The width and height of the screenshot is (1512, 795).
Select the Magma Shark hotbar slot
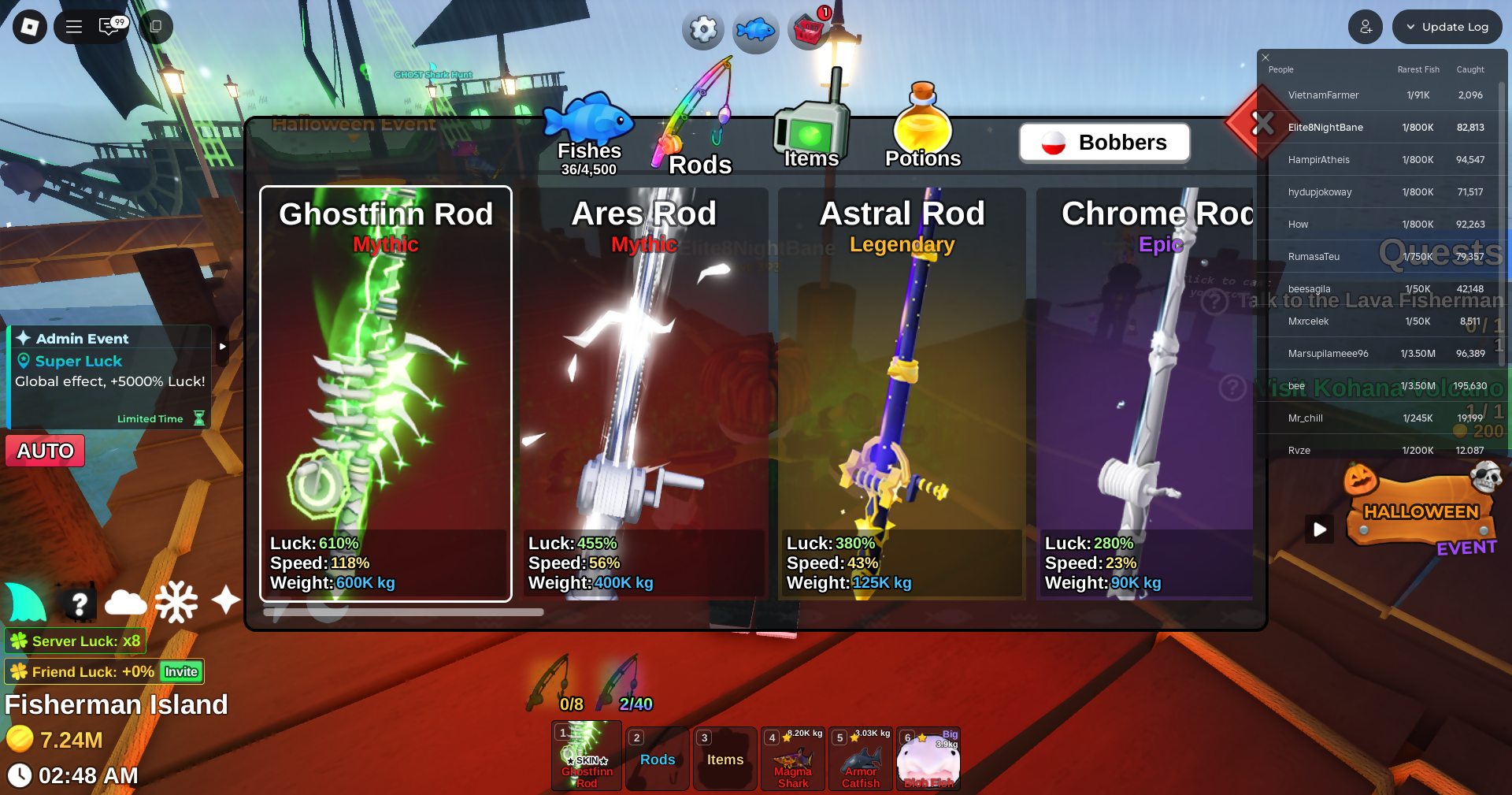click(793, 760)
